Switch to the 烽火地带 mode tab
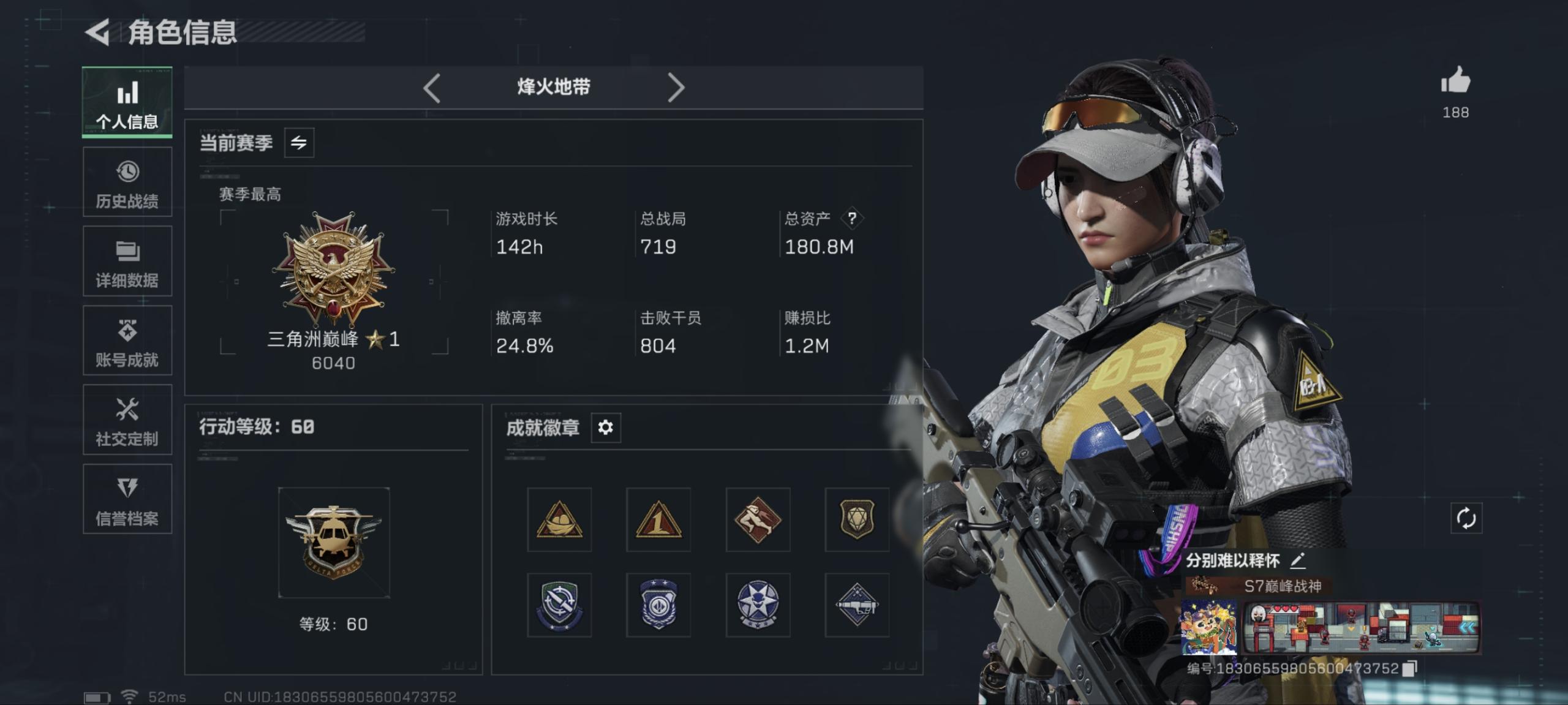 pyautogui.click(x=554, y=87)
